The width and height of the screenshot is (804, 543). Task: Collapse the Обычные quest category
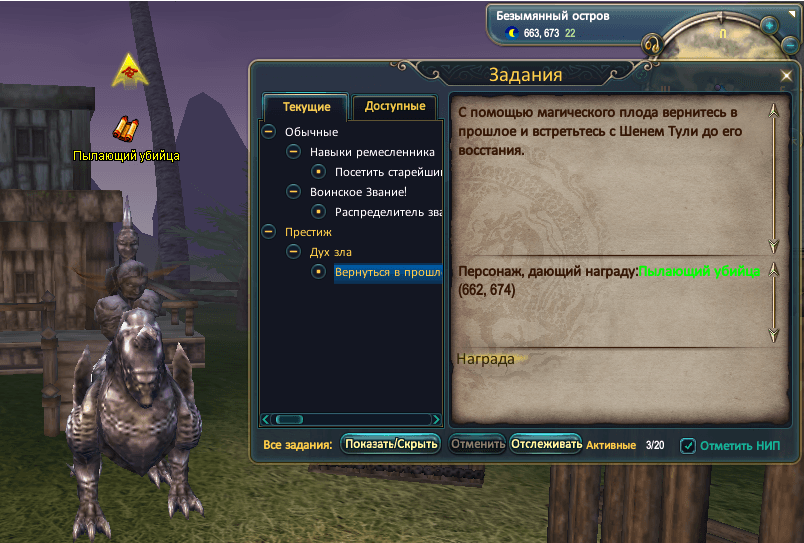click(268, 132)
